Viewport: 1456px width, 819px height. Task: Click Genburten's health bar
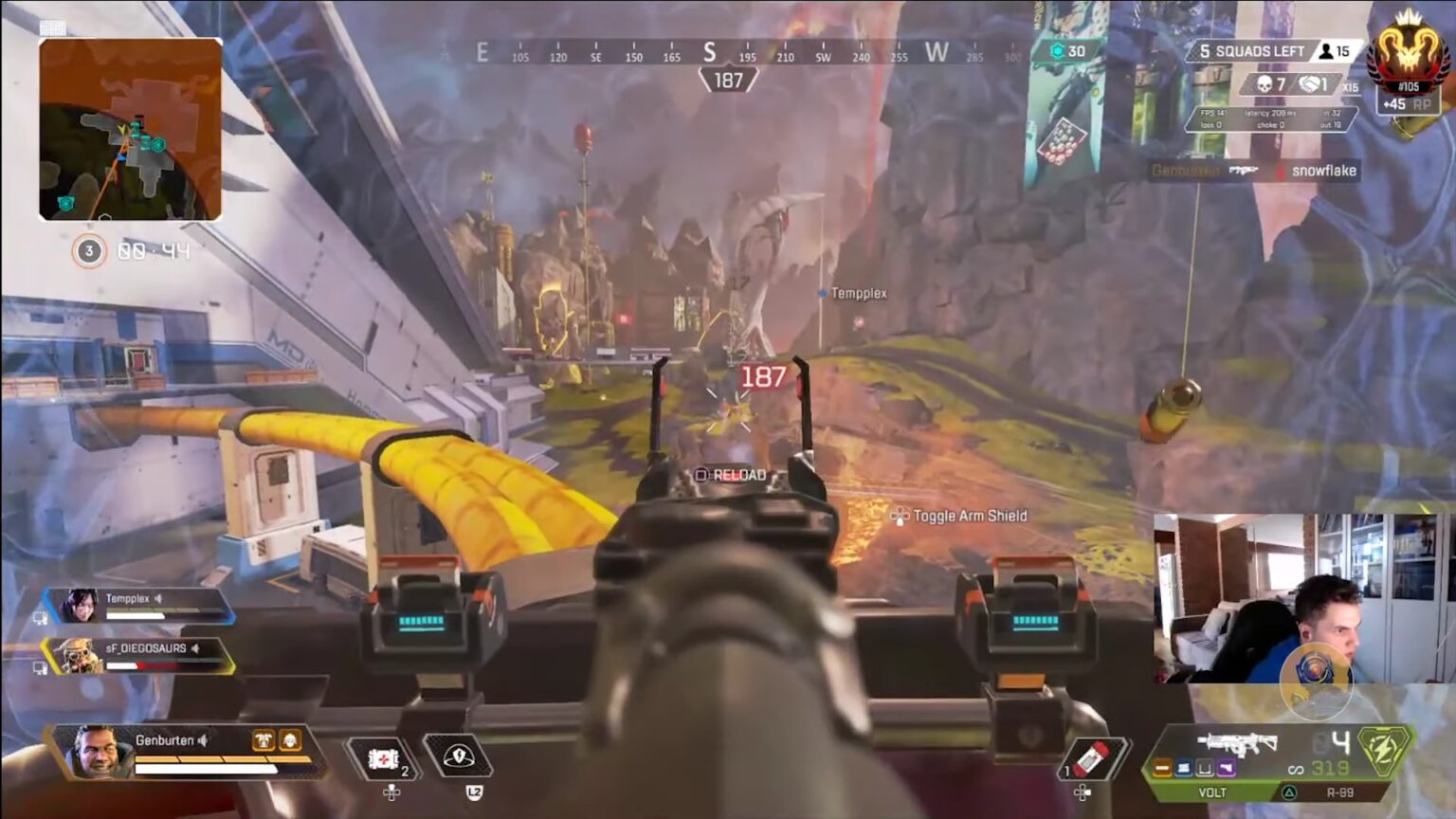pyautogui.click(x=205, y=768)
